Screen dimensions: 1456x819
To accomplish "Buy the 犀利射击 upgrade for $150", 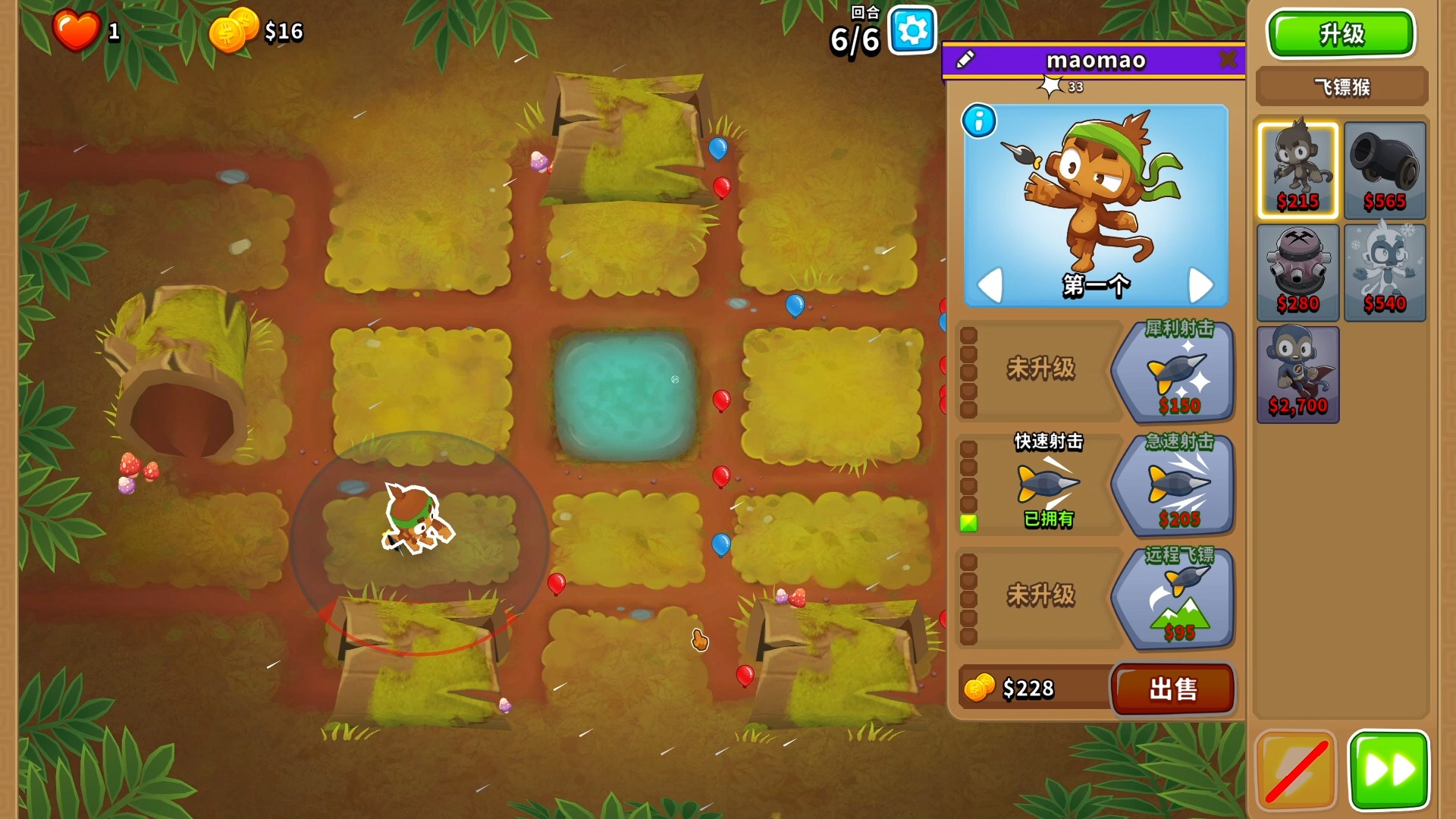I will [x=1175, y=371].
